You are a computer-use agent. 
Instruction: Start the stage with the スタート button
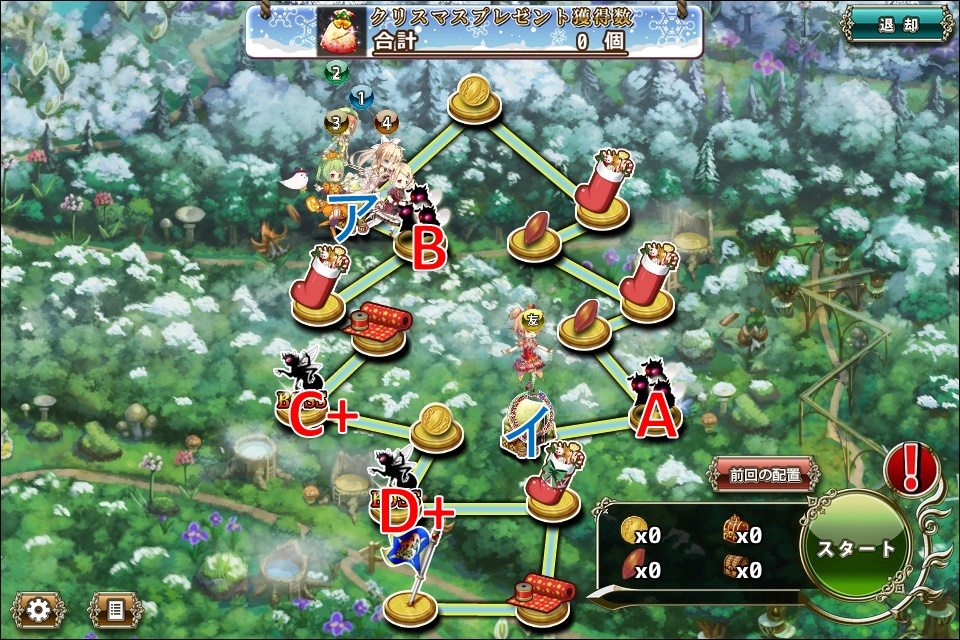pos(856,548)
